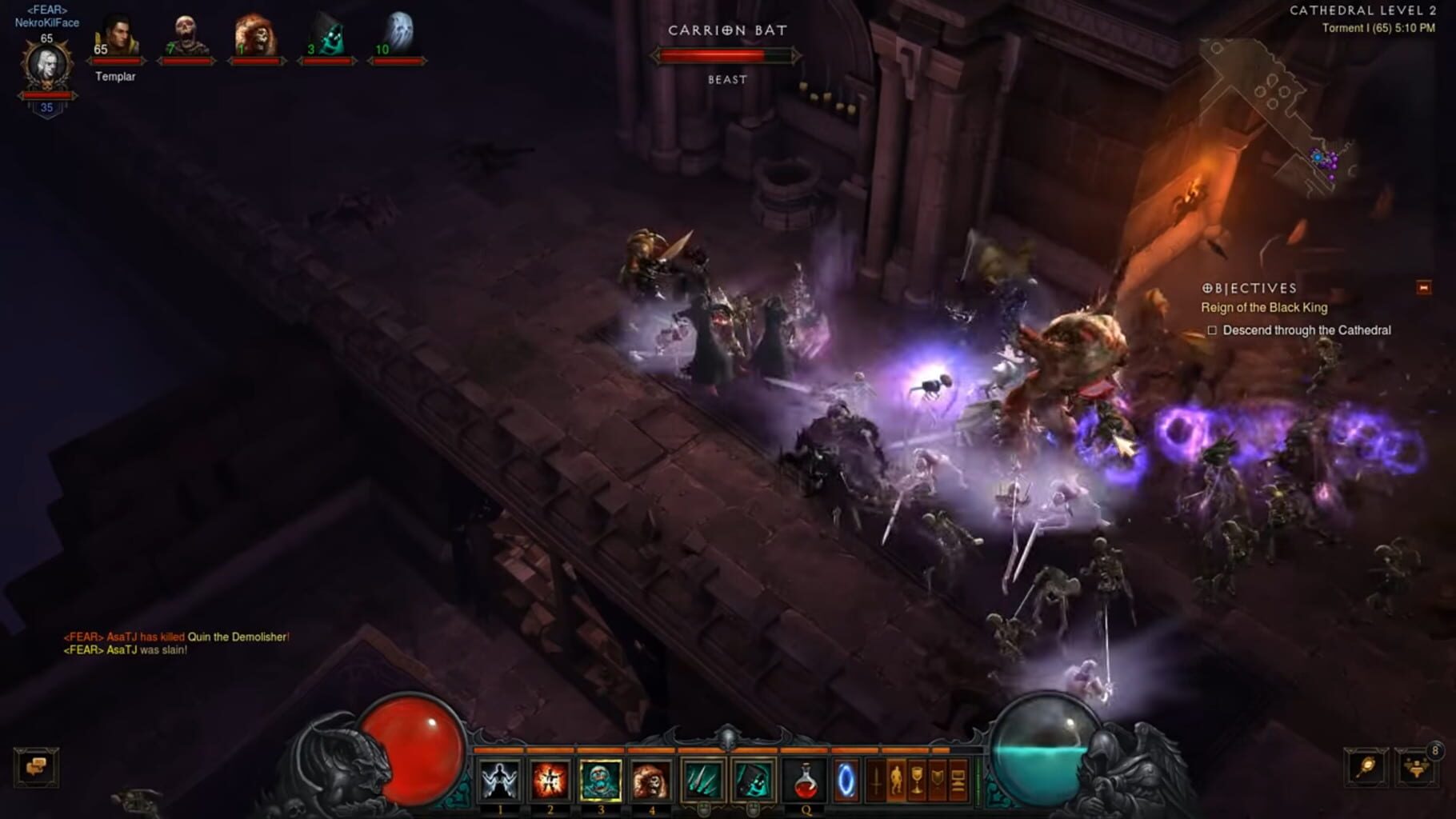Open a Town Portal
Screen dimensions: 1456x819
point(847,779)
